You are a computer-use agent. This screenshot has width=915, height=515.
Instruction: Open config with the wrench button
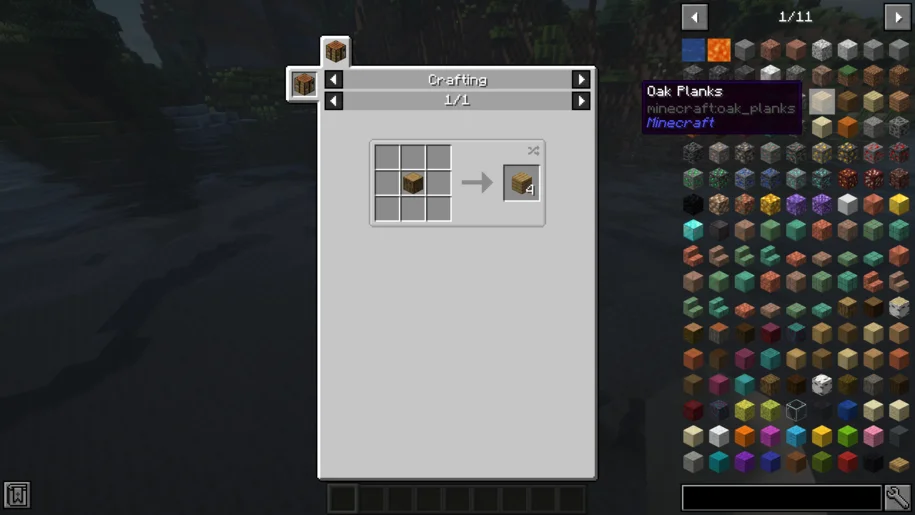898,497
